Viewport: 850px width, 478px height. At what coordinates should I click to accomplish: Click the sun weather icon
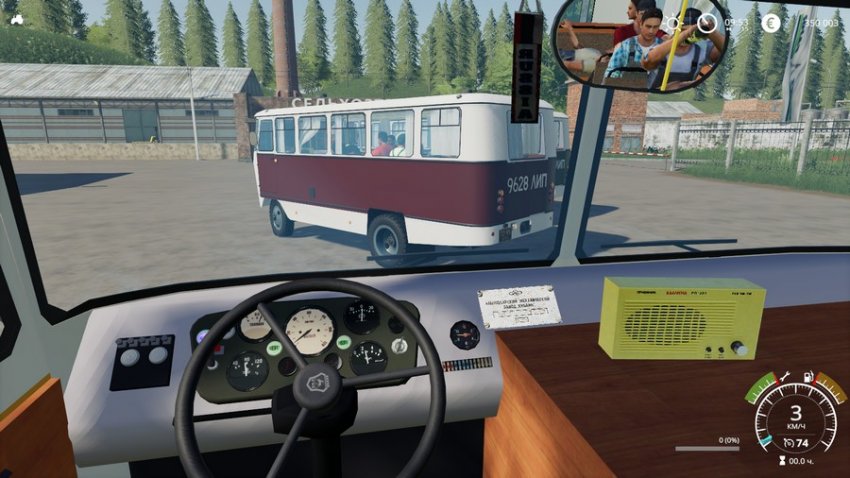[673, 22]
